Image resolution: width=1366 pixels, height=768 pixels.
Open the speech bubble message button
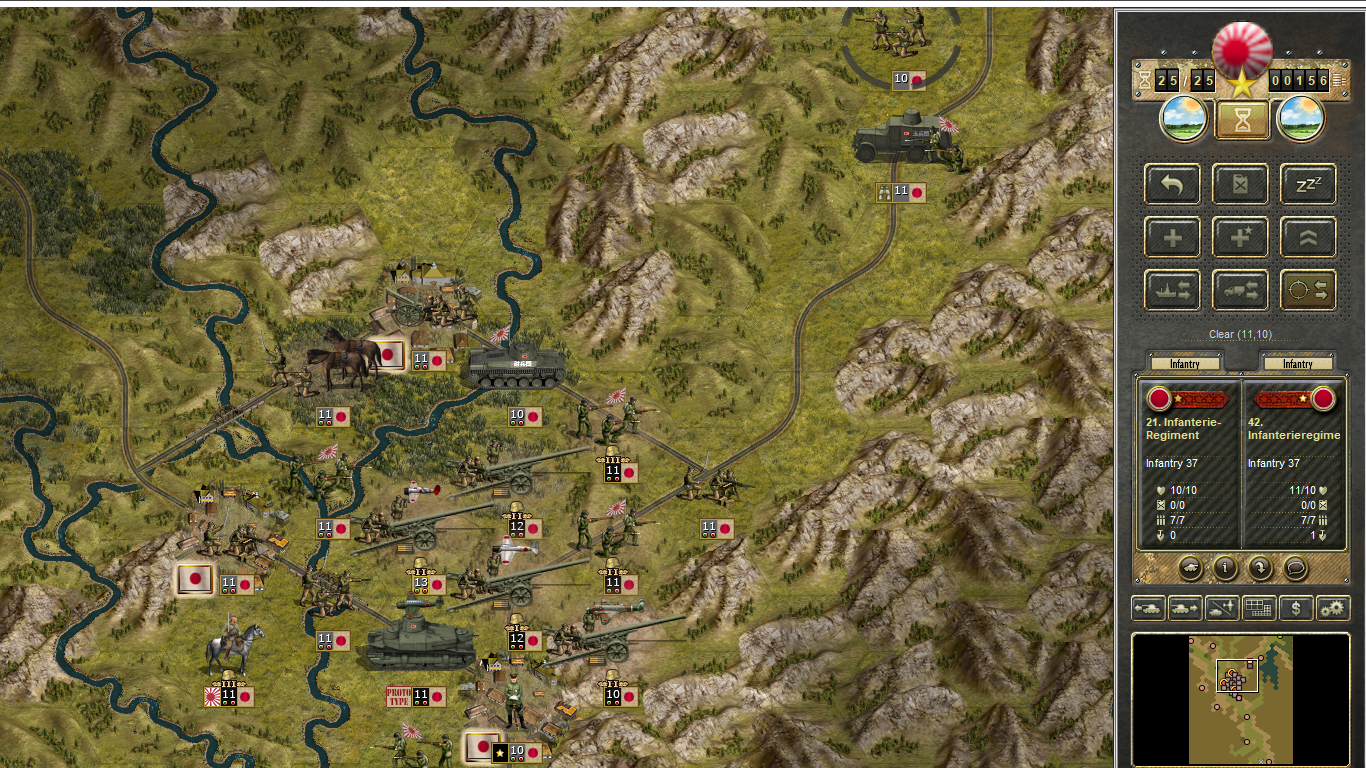(1295, 568)
